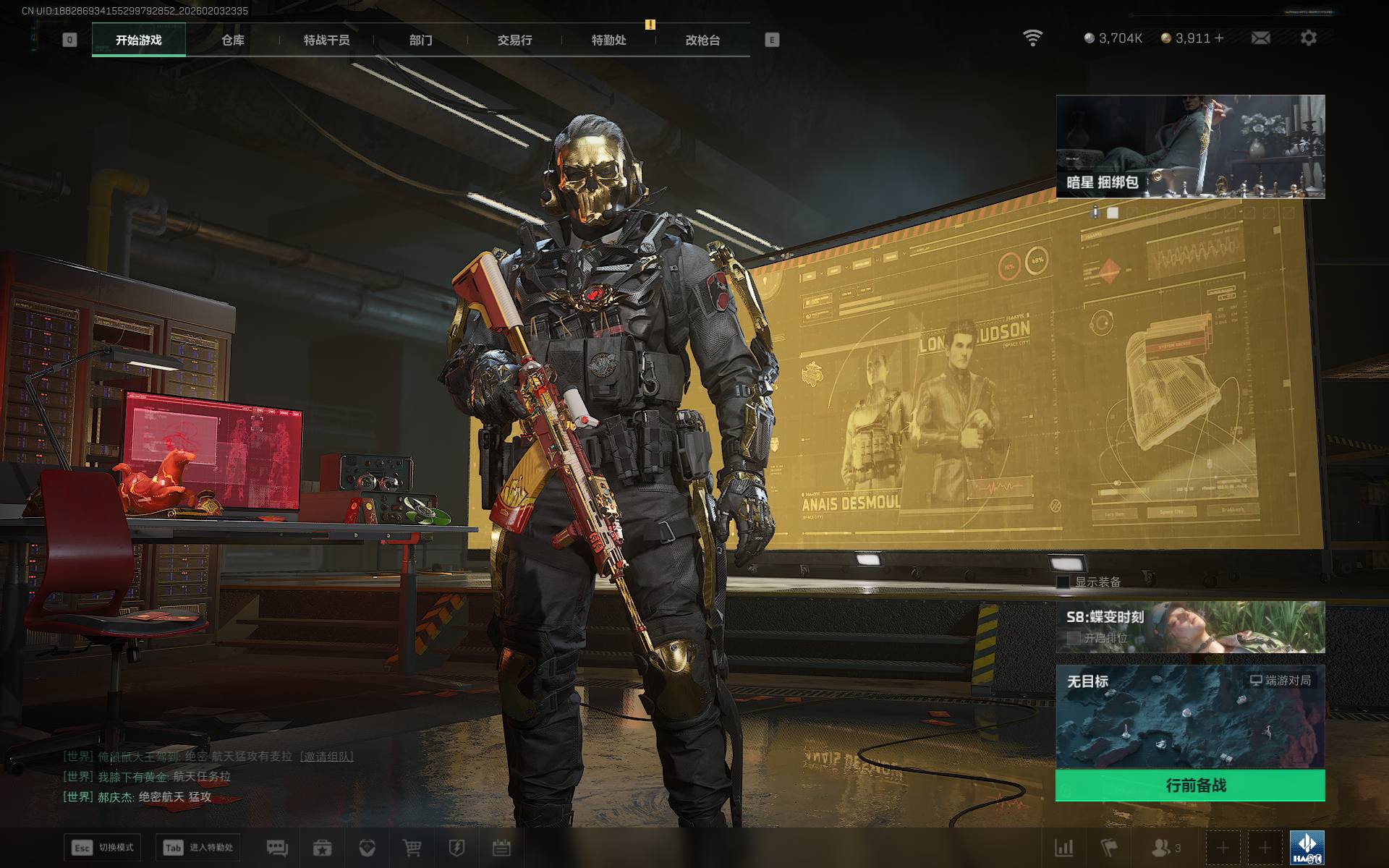Open settings via the gear icon

coord(1308,38)
